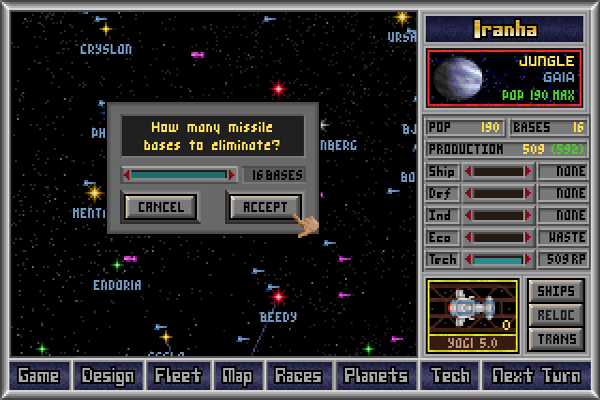Select the Yogi 5.0 ship design picture
Screen dimensions: 600x400
click(x=472, y=310)
